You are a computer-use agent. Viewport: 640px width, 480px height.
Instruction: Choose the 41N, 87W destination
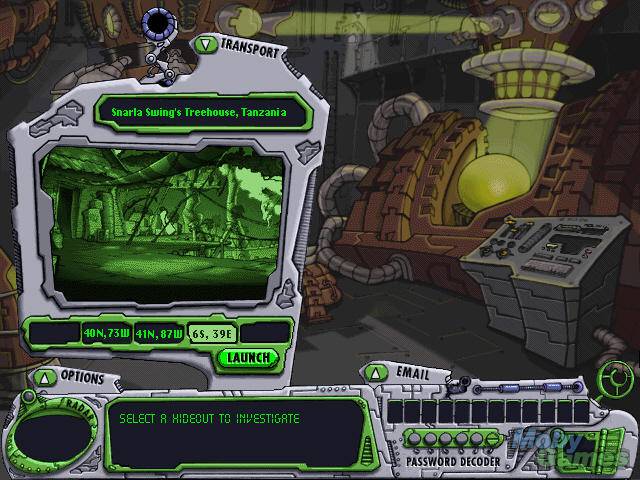(x=160, y=333)
